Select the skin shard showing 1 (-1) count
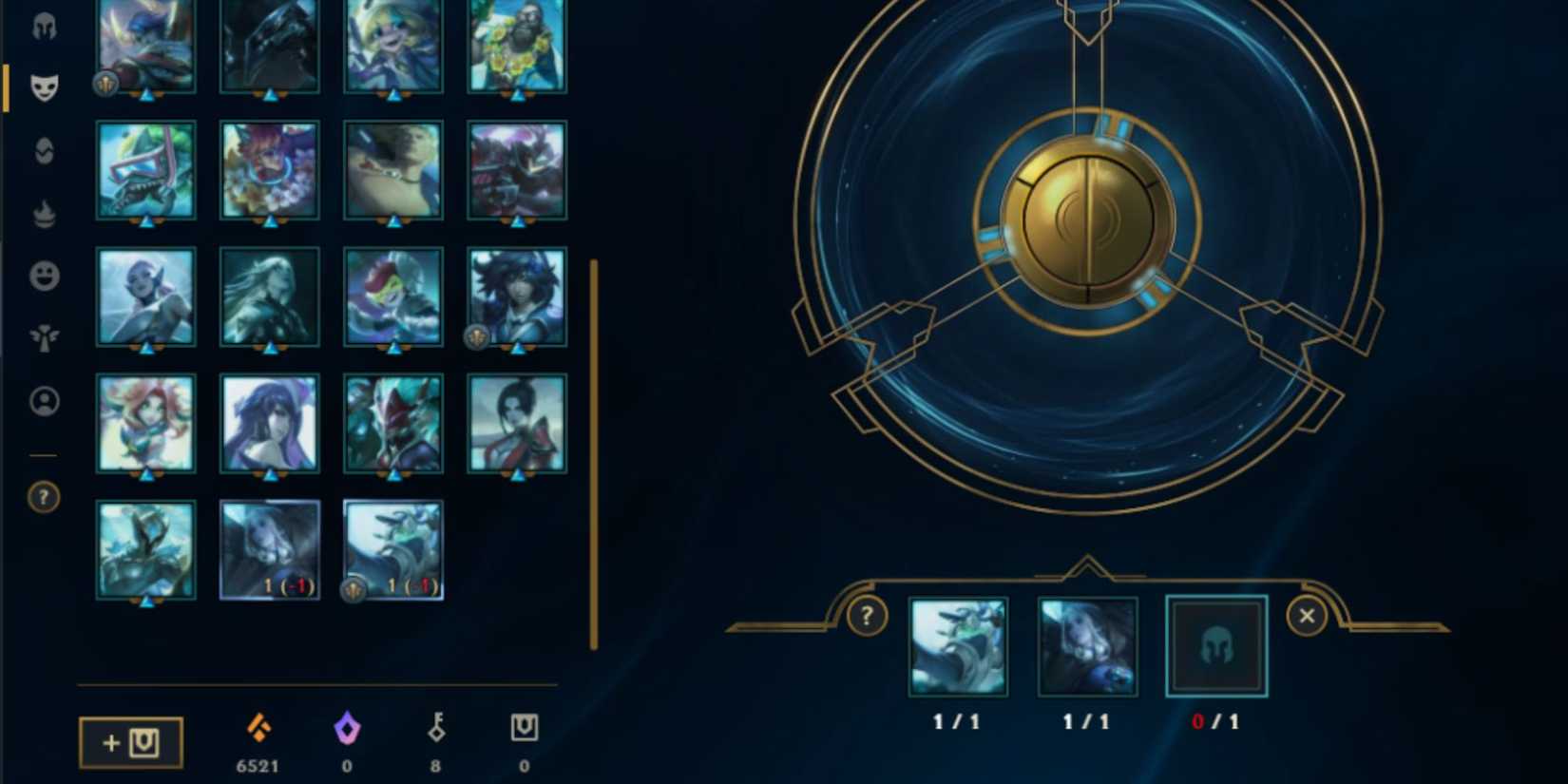1568x784 pixels. coord(269,549)
